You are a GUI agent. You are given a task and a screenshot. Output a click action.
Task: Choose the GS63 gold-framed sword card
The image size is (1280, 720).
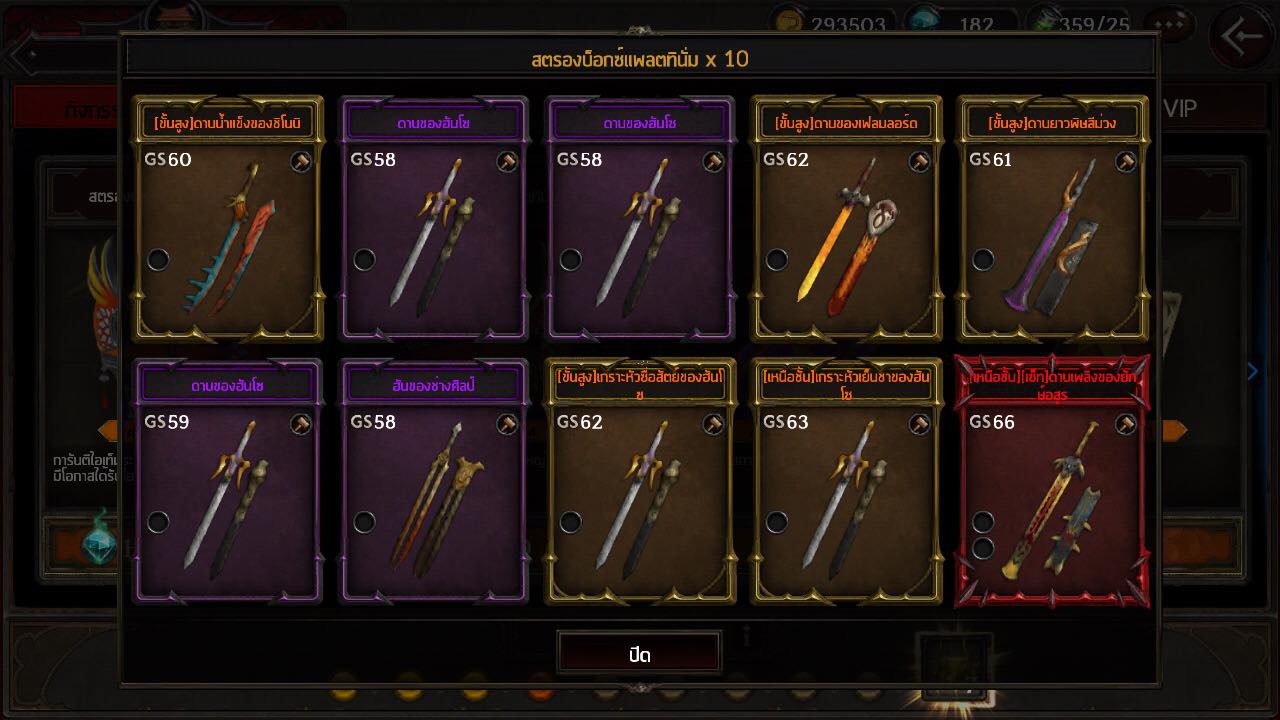coord(846,483)
